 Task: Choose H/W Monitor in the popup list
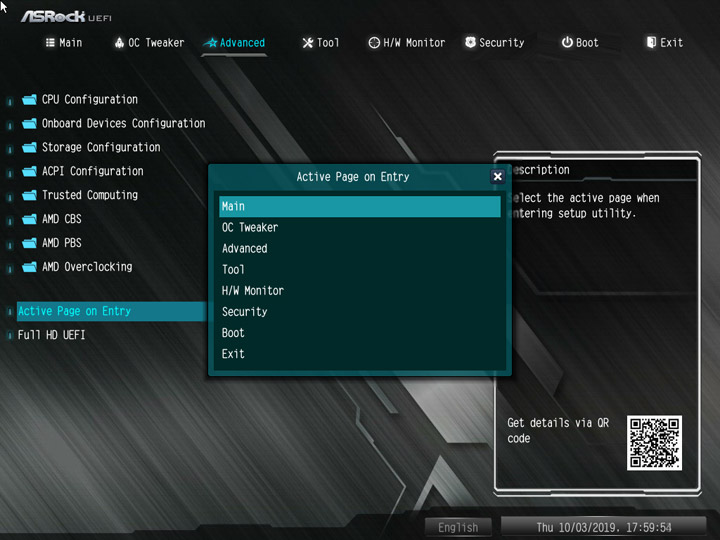[359, 291]
